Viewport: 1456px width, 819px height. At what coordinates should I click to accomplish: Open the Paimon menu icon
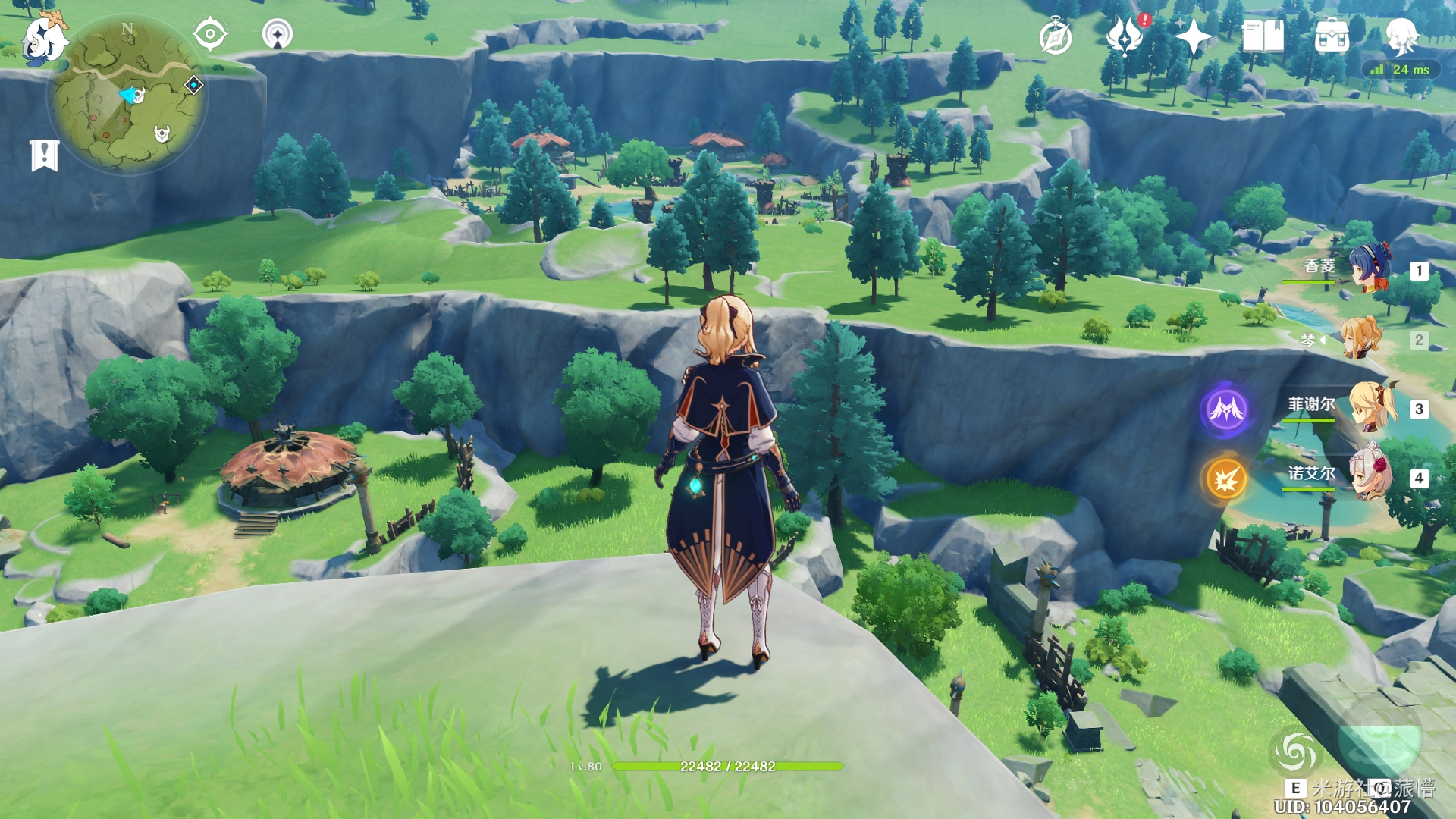43,38
